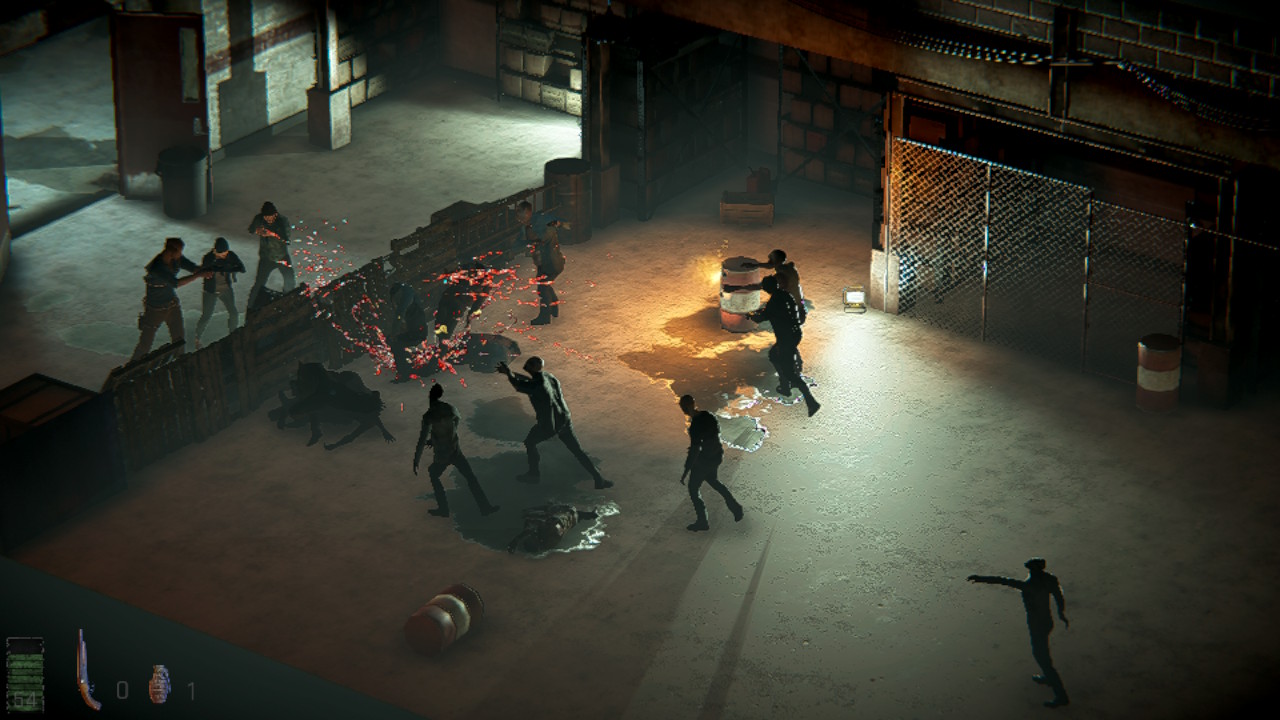The image size is (1280, 720).
Task: Click the yellow work light by the fence
Action: [x=853, y=298]
